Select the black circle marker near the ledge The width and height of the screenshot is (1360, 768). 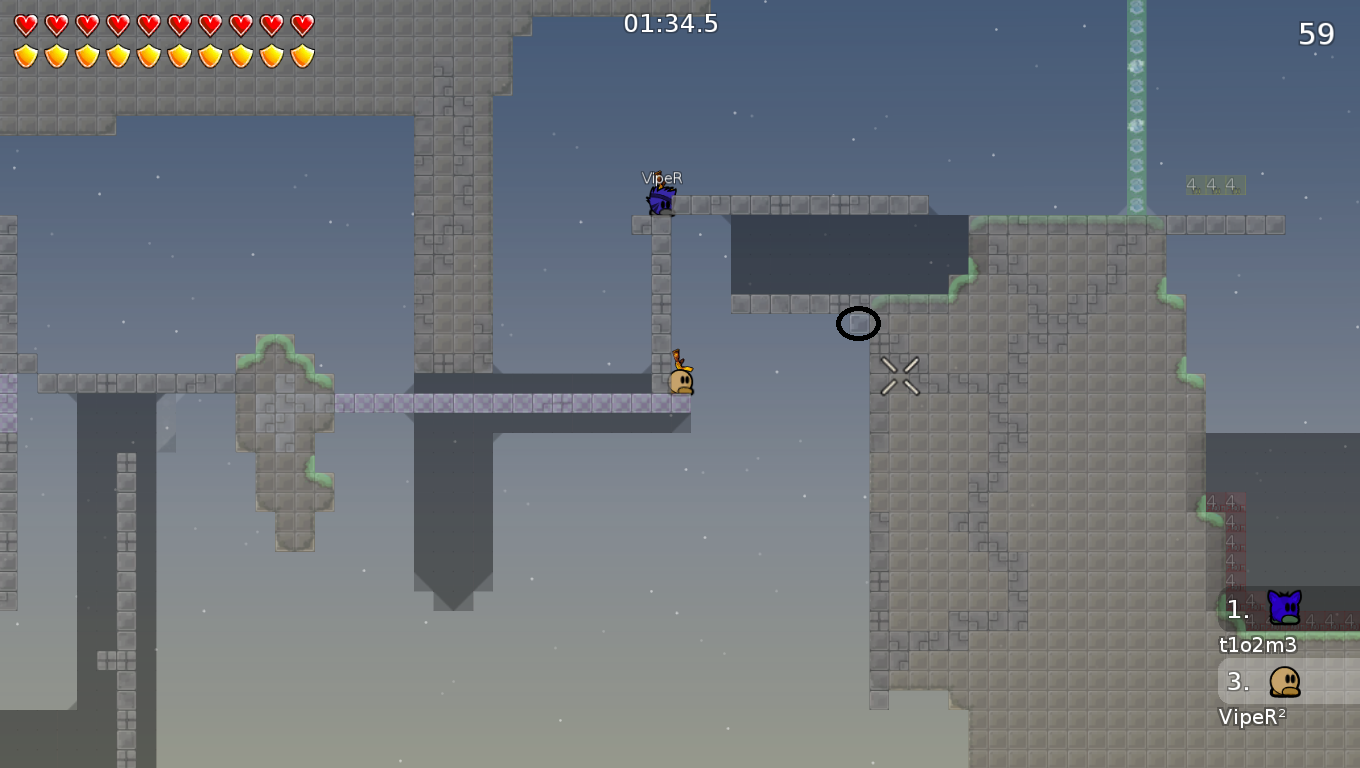(858, 323)
